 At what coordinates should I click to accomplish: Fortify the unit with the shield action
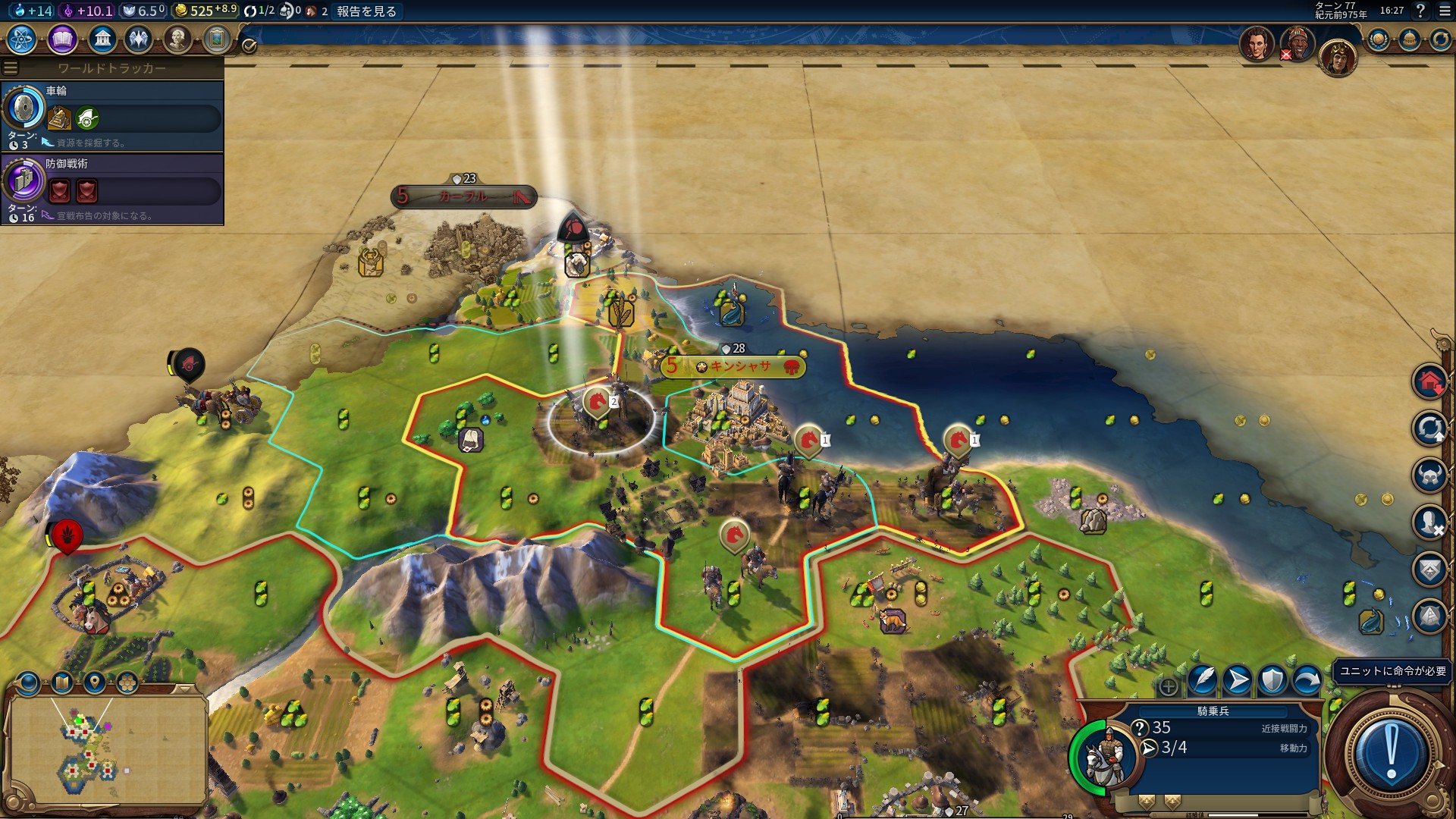pos(1272,679)
